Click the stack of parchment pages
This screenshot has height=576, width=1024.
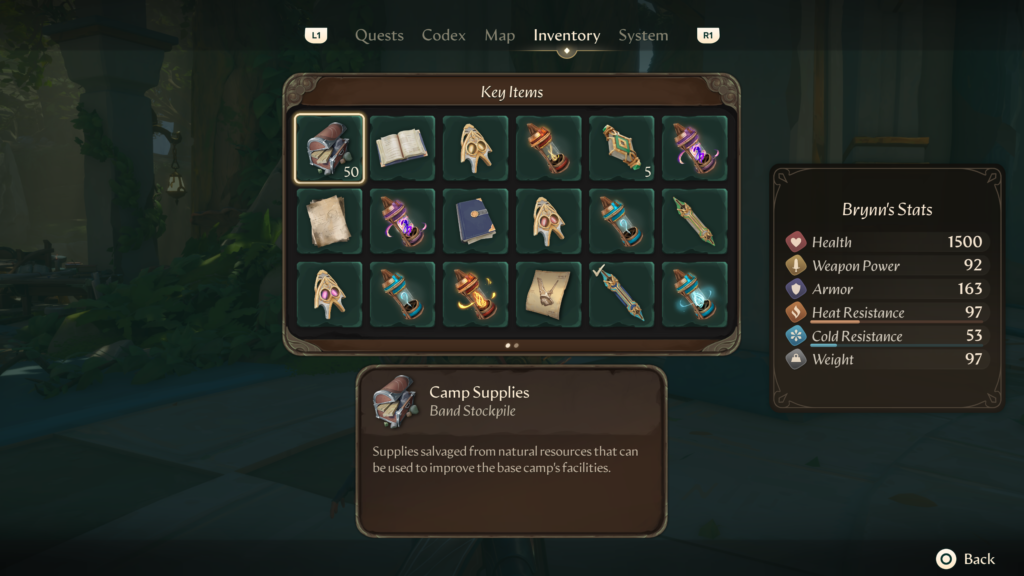pyautogui.click(x=329, y=221)
